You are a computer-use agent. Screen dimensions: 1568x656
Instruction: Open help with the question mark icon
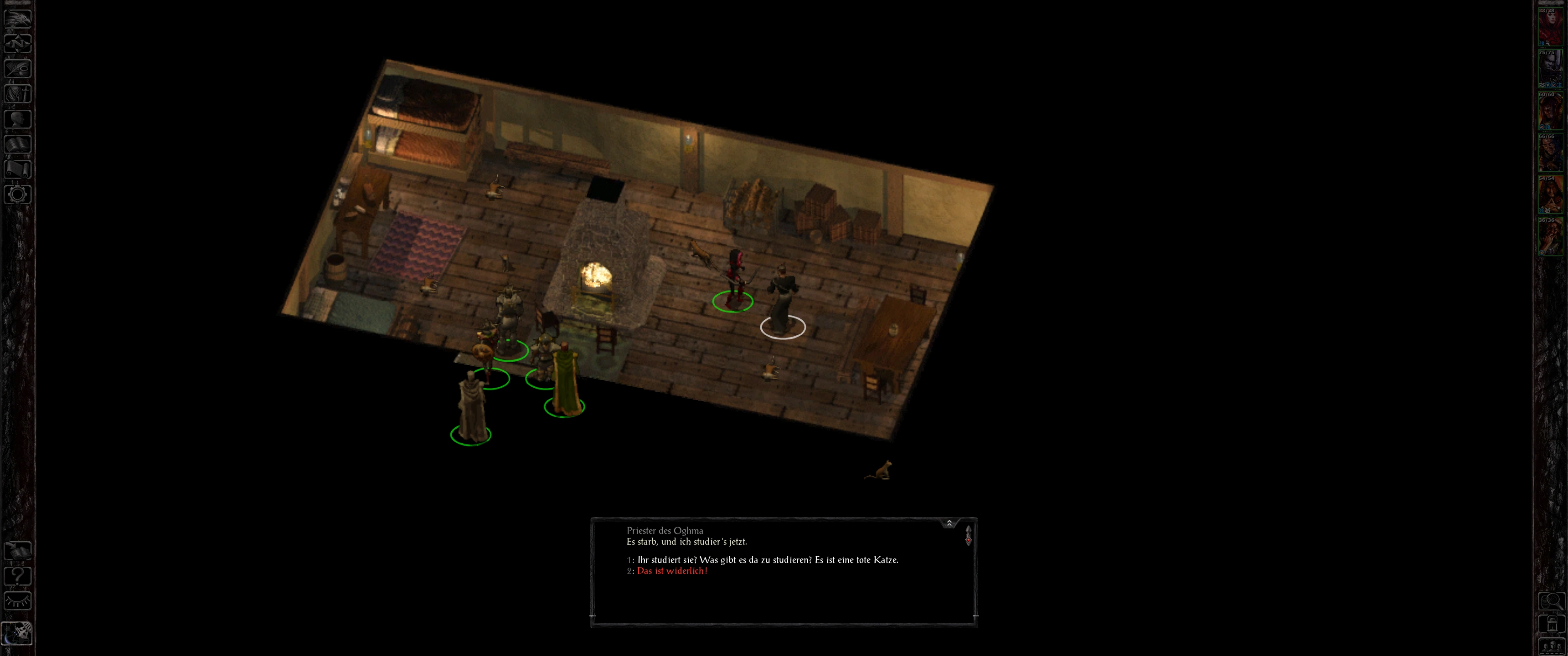[18, 576]
